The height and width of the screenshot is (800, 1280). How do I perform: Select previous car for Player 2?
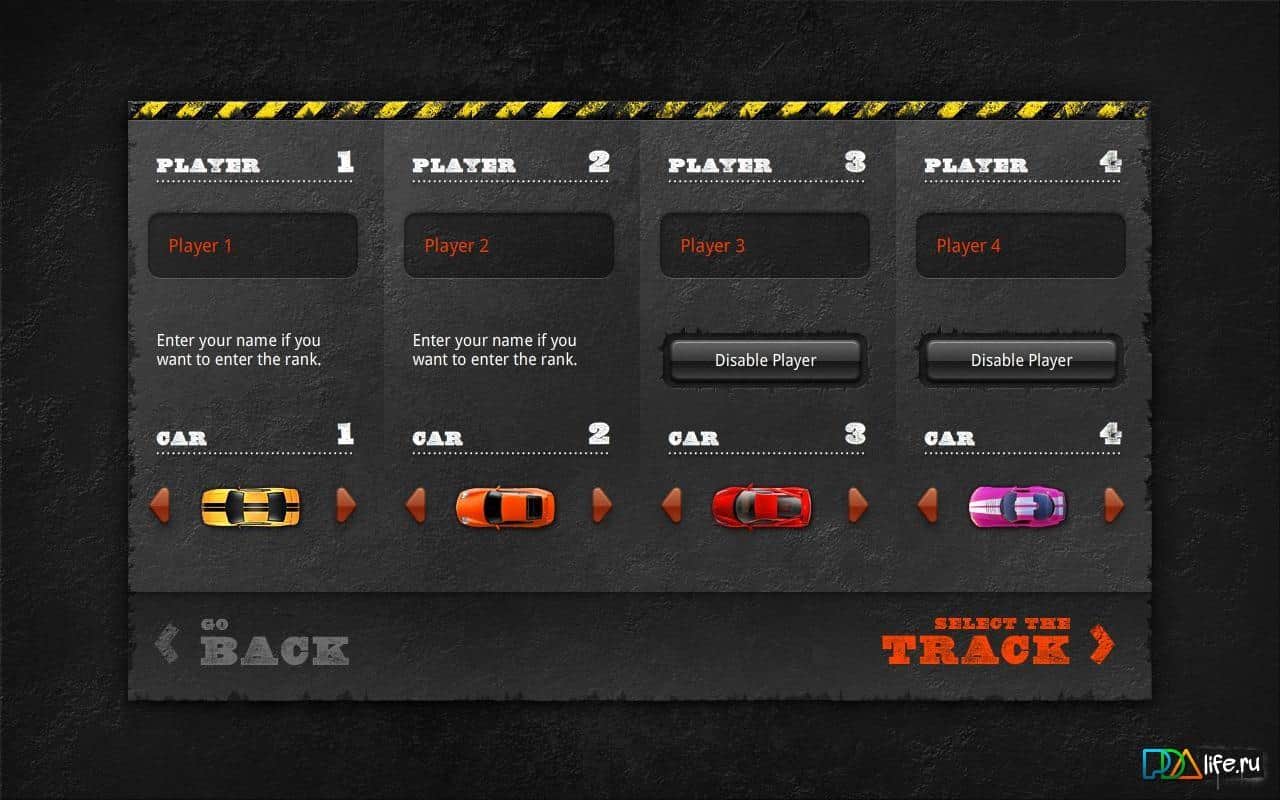[x=416, y=507]
